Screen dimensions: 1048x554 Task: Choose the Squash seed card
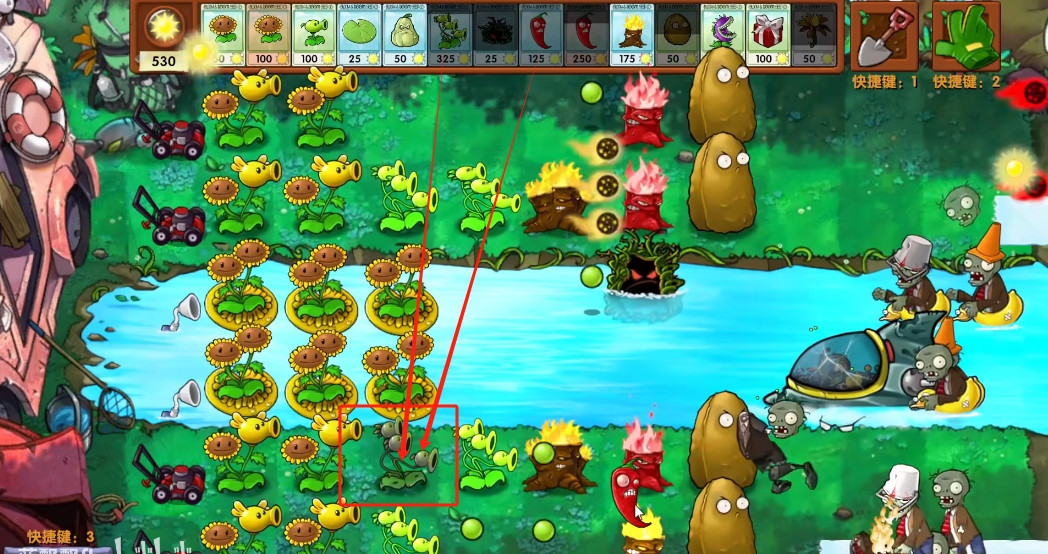coord(405,36)
